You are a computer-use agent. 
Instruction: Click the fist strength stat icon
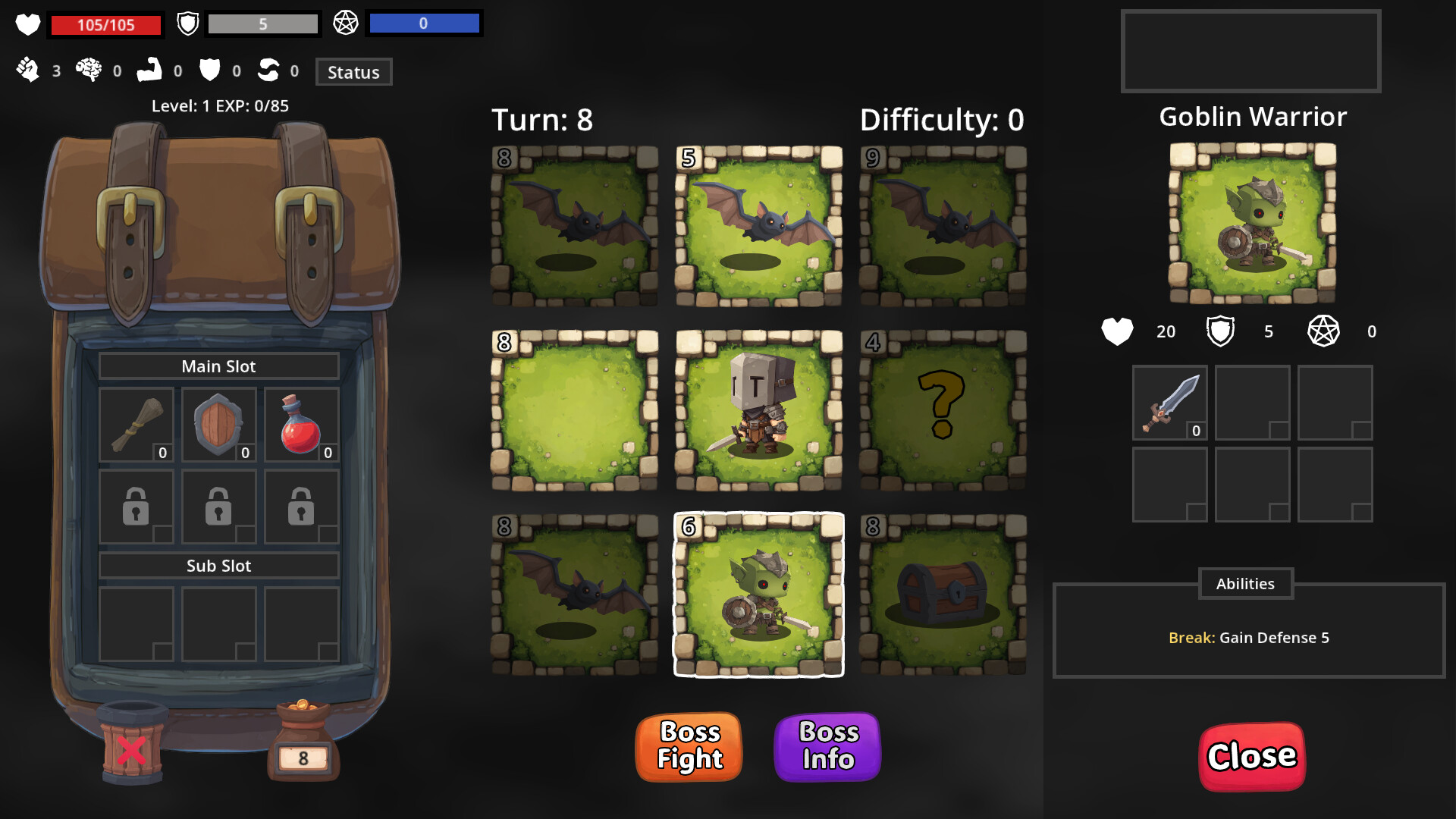29,70
